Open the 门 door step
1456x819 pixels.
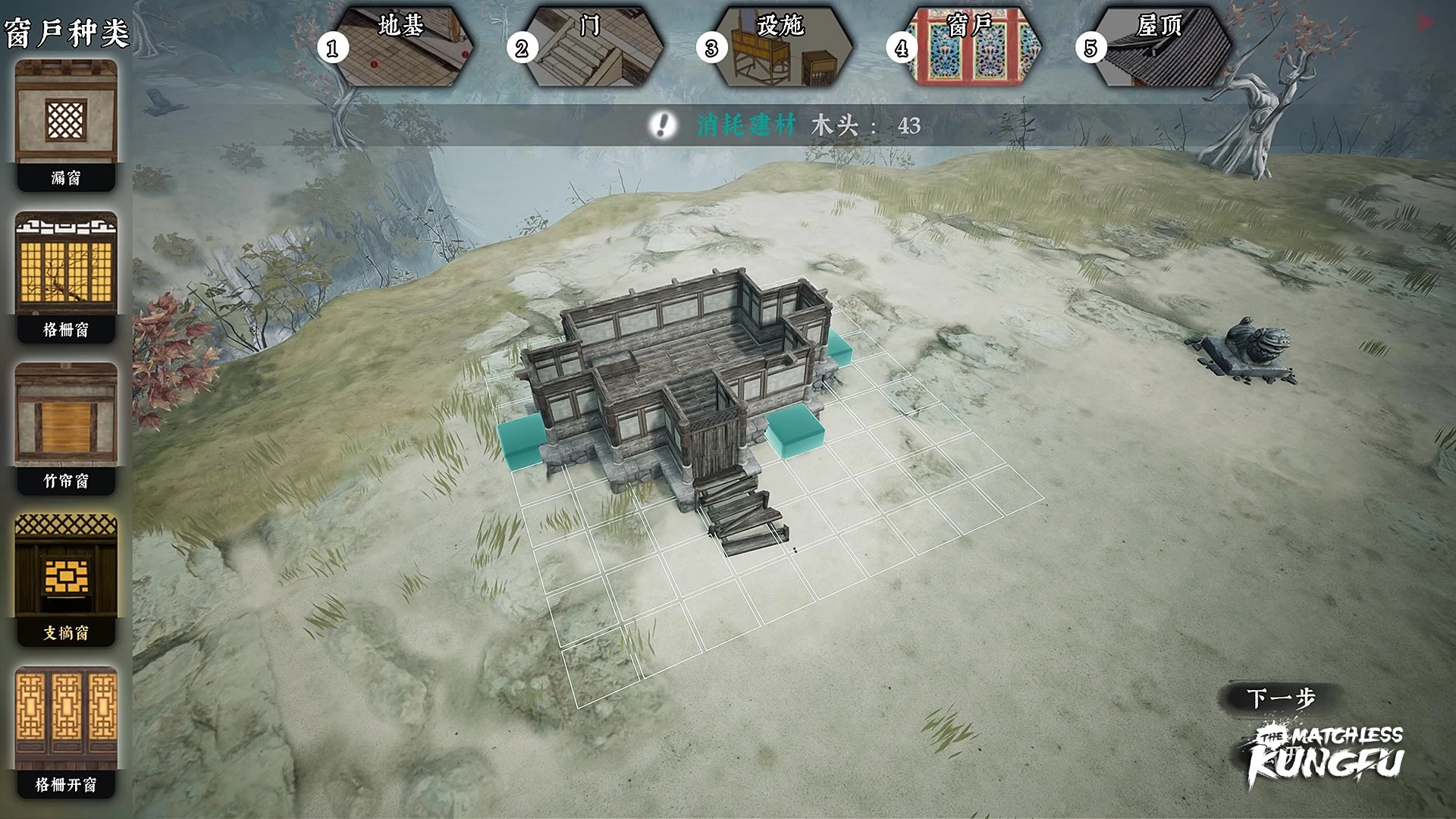(590, 45)
